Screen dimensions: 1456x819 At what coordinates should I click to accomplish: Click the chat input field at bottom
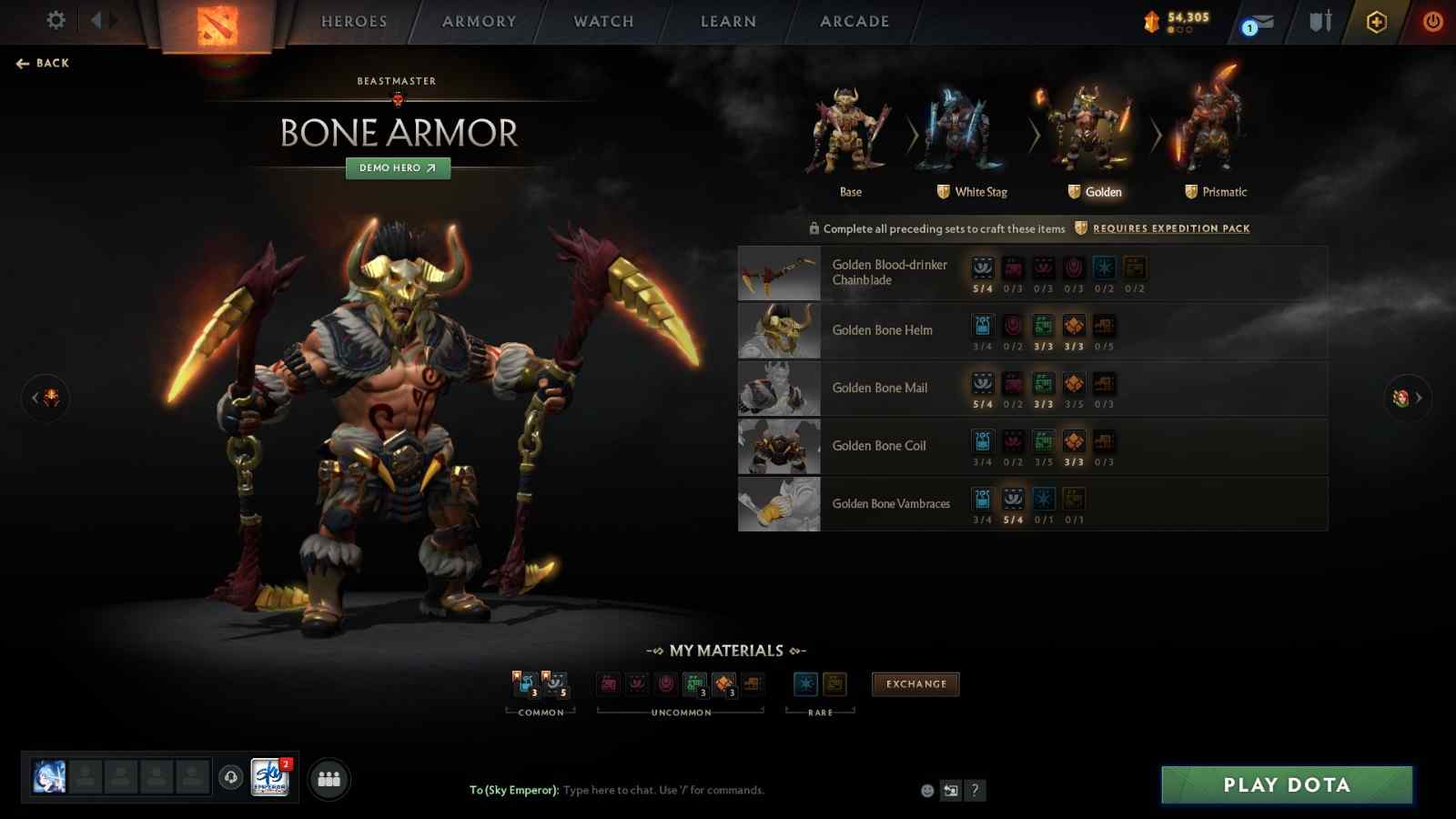(x=664, y=790)
